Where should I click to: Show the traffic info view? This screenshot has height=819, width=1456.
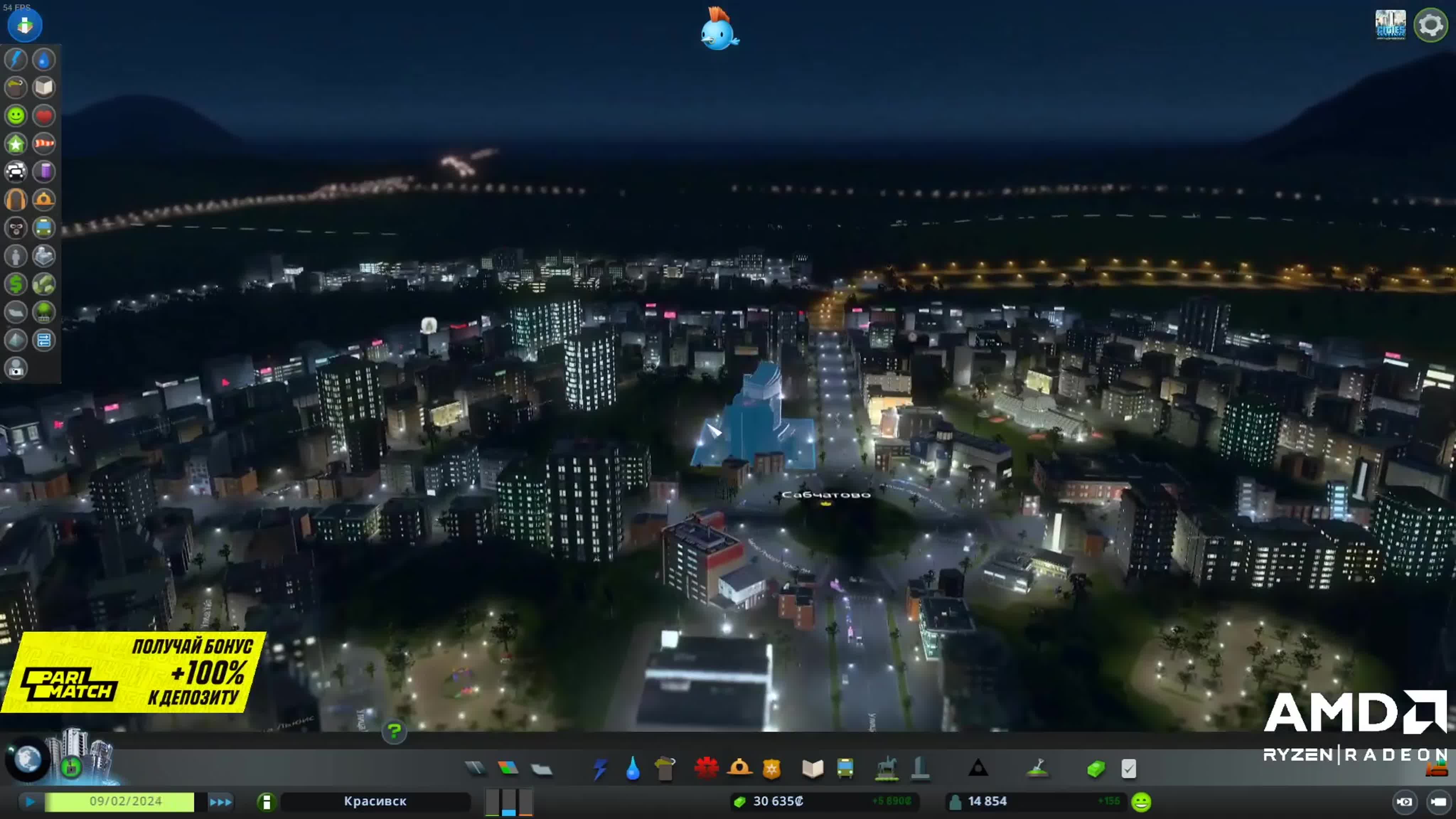[16, 171]
